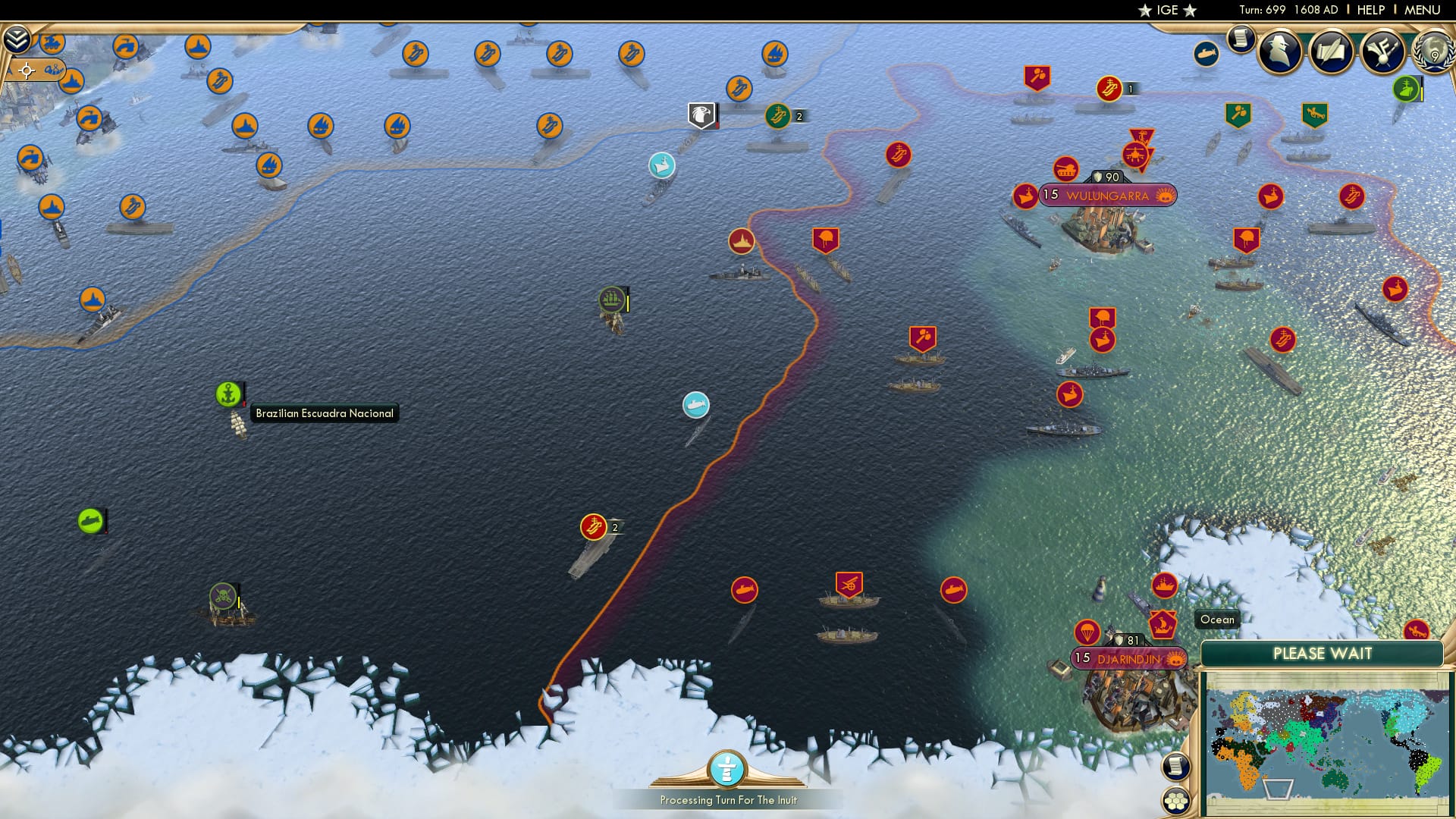Select the Djarindjin city banner
The width and height of the screenshot is (1456, 819).
coord(1129,659)
